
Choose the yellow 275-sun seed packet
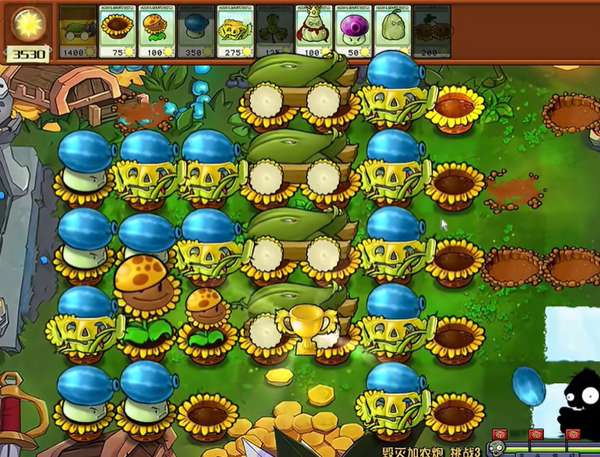pos(234,31)
